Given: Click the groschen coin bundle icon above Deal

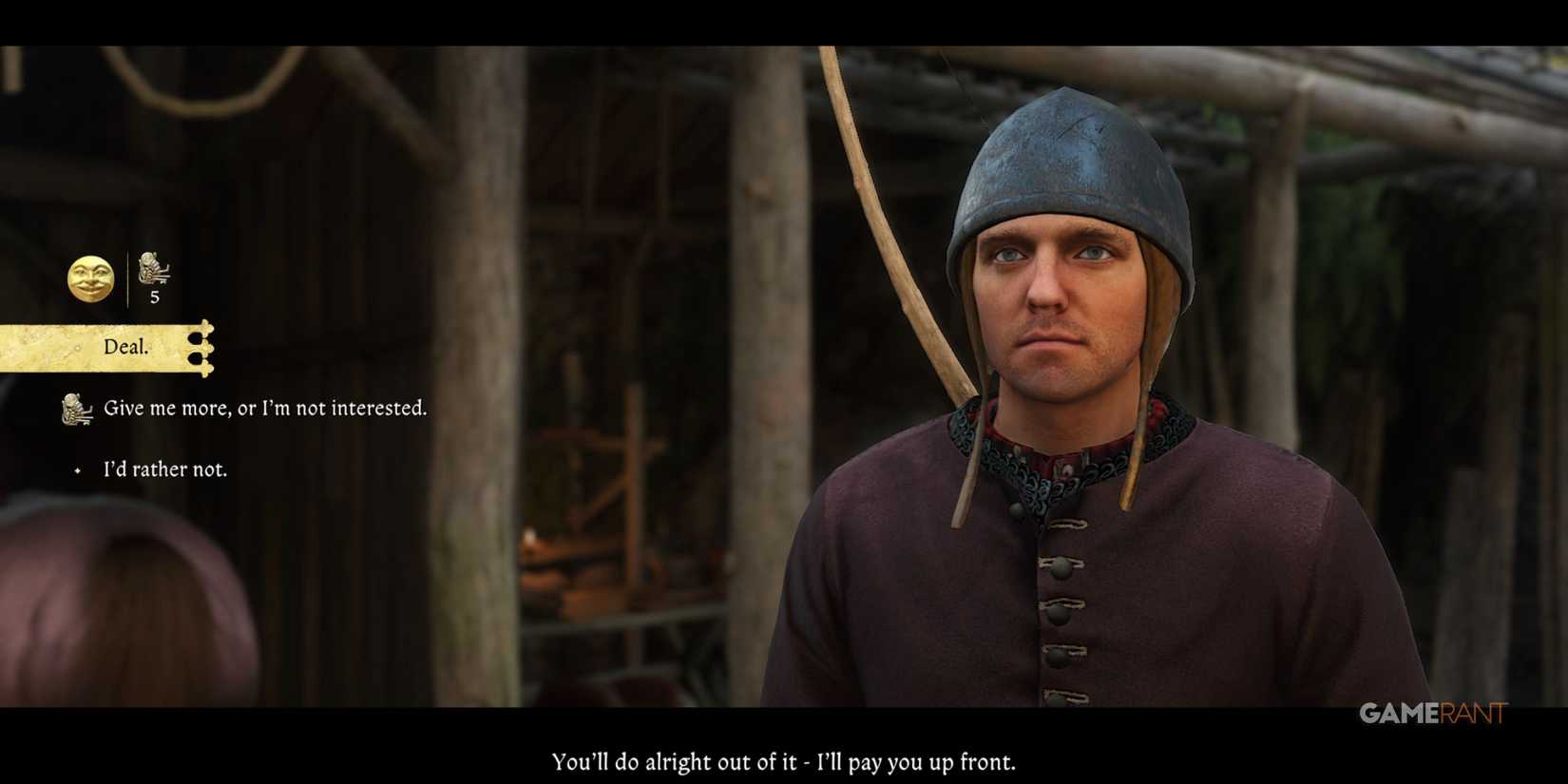Looking at the screenshot, I should [152, 271].
